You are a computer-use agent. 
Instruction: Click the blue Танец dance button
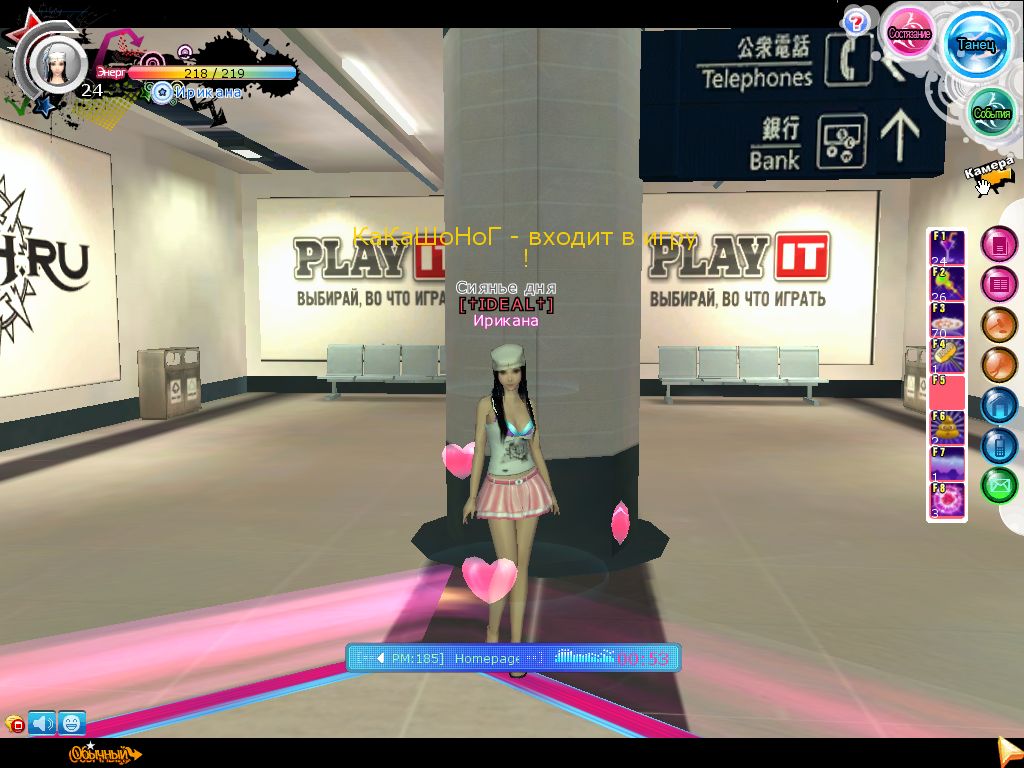(x=977, y=44)
